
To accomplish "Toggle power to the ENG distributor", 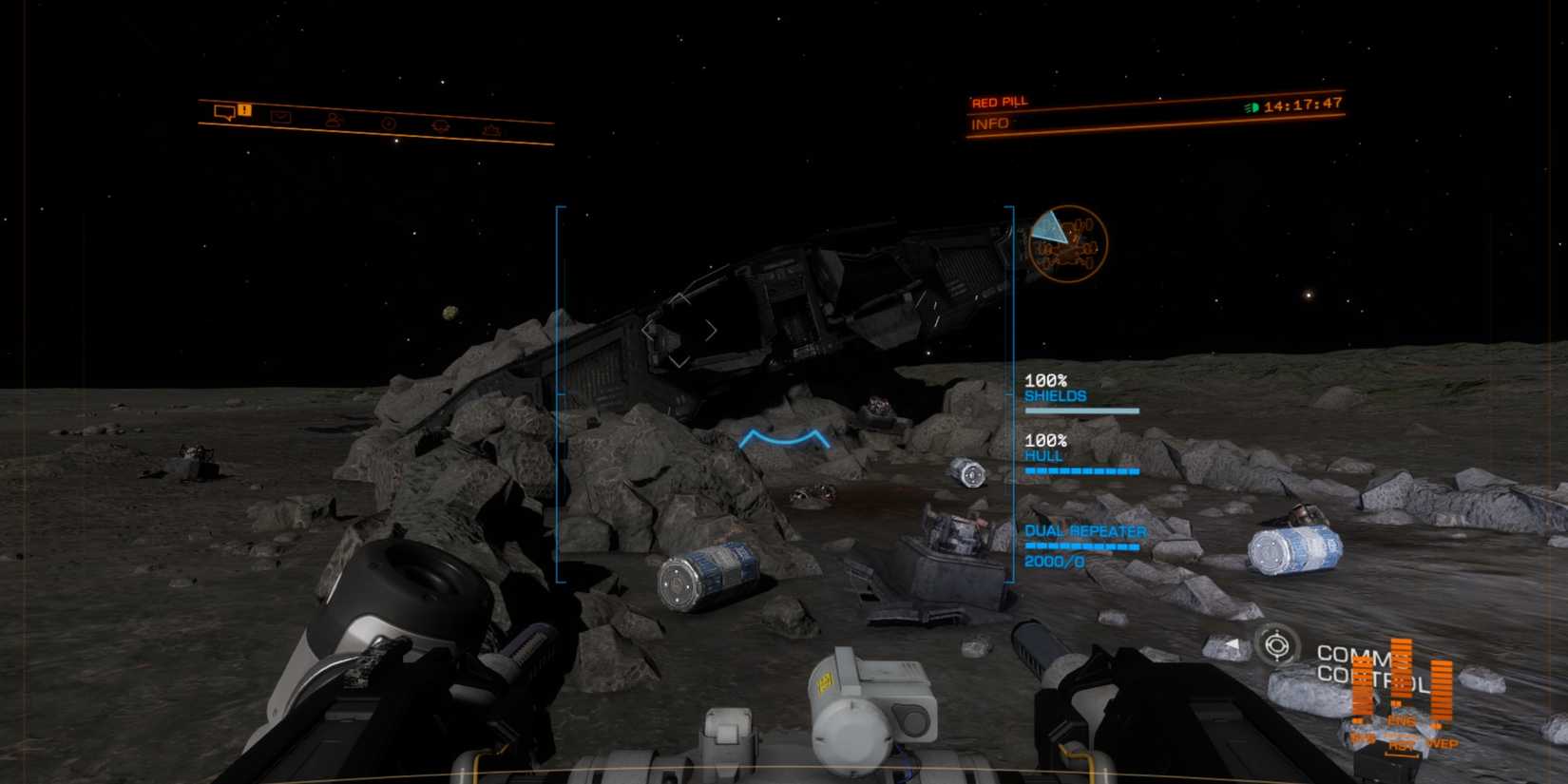I will point(1401,675).
